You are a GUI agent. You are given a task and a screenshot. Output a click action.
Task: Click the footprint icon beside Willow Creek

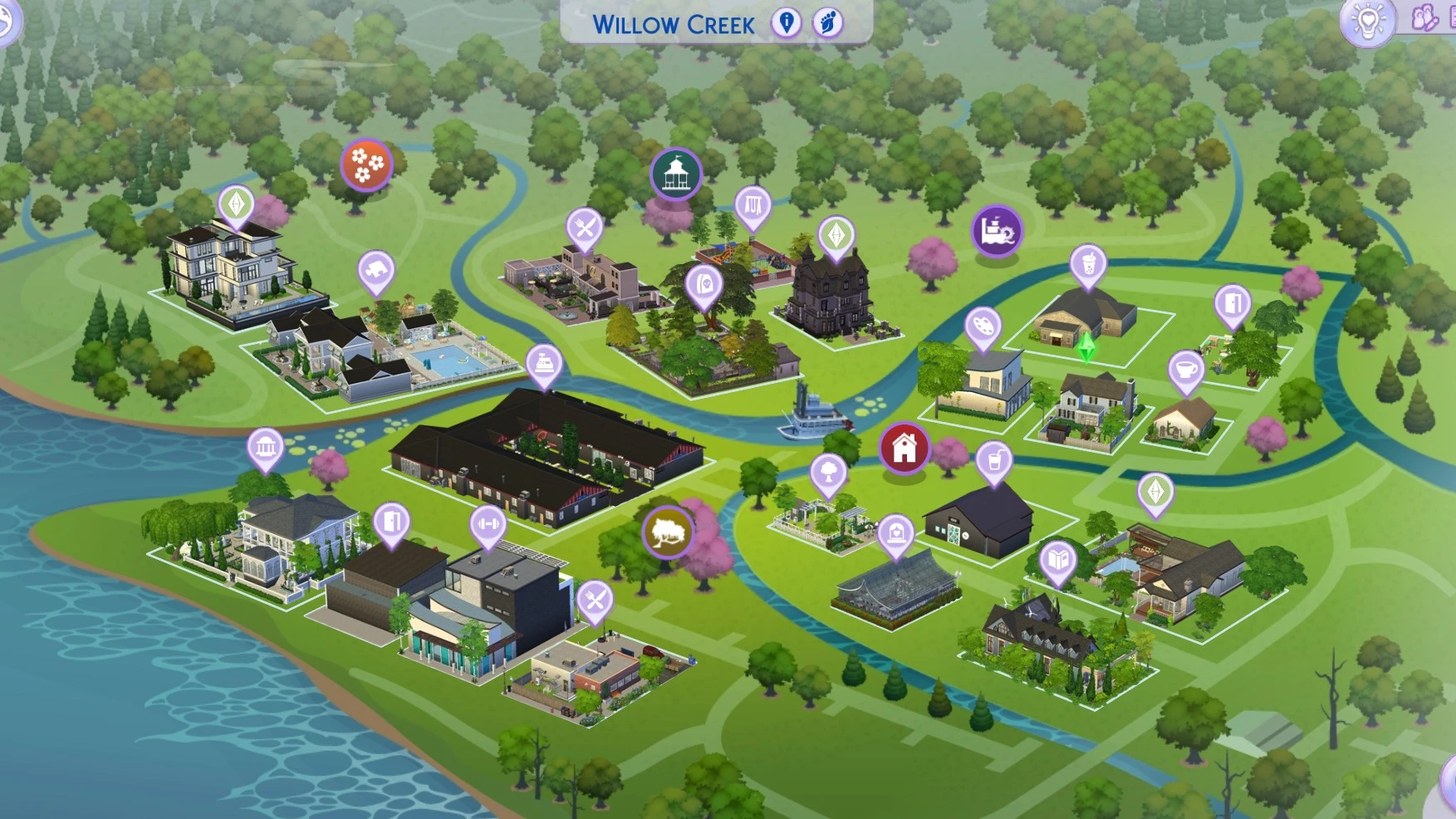tap(827, 22)
